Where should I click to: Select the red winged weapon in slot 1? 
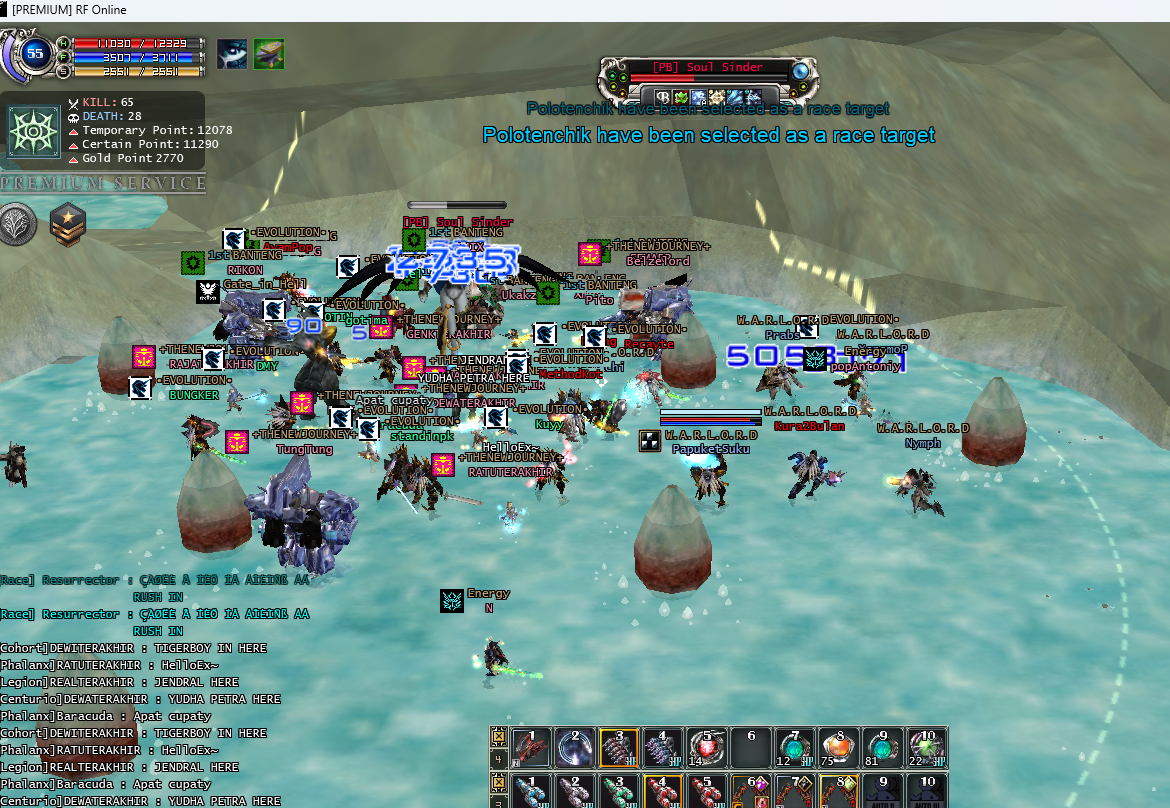coord(531,747)
